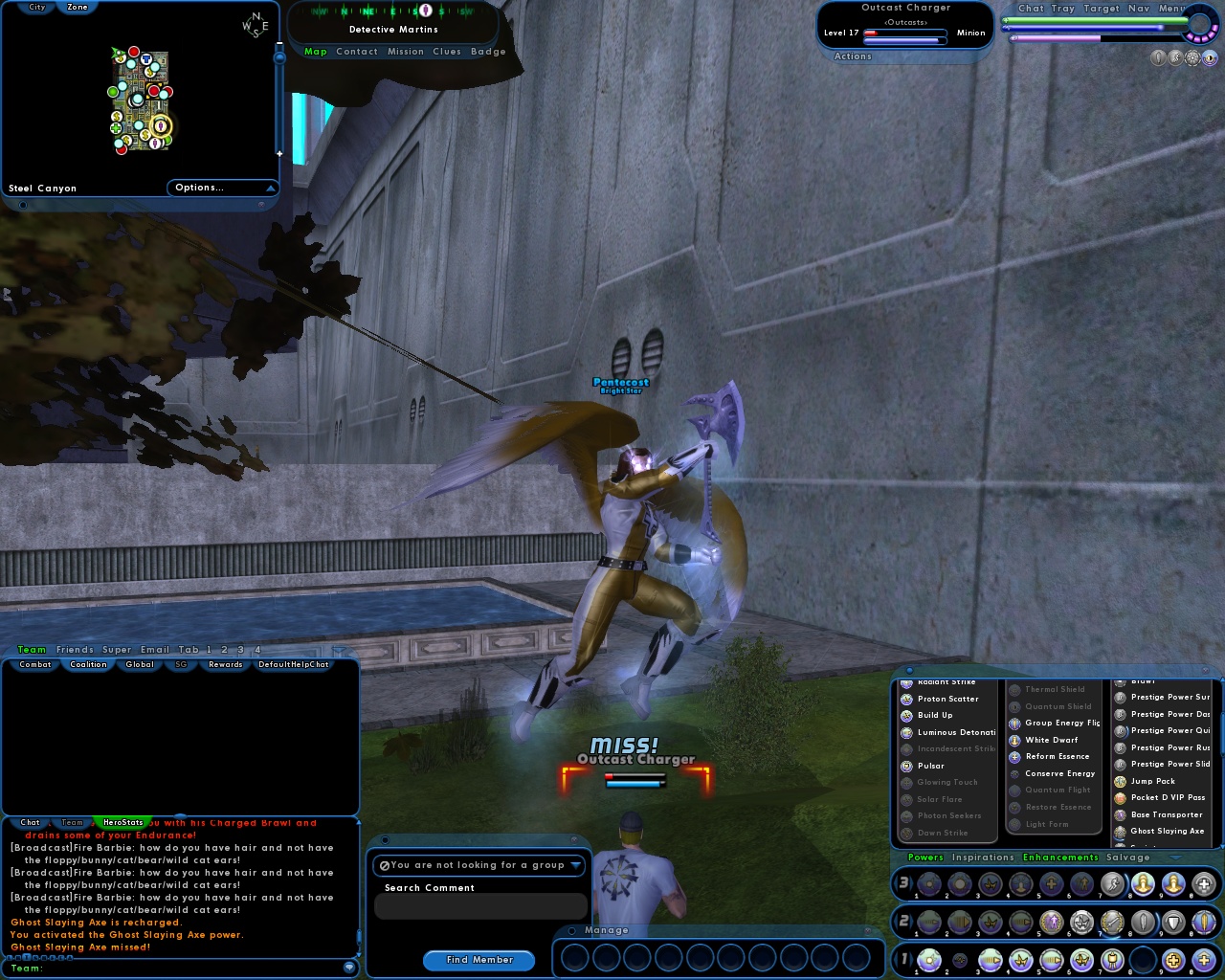Open the Menu in the top bar
Viewport: 1225px width, 980px height.
[x=1171, y=8]
